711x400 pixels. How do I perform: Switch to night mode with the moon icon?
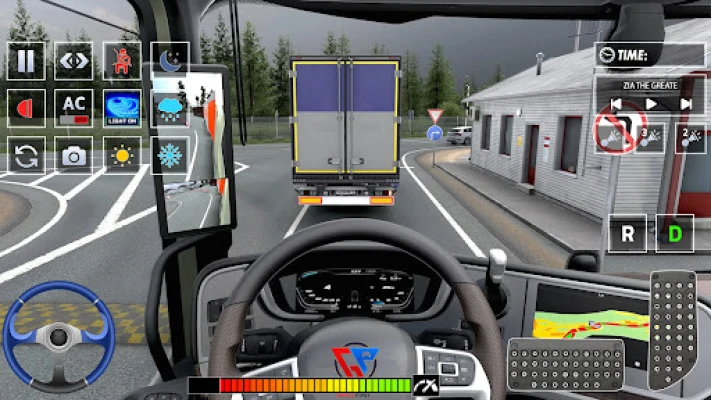point(170,61)
